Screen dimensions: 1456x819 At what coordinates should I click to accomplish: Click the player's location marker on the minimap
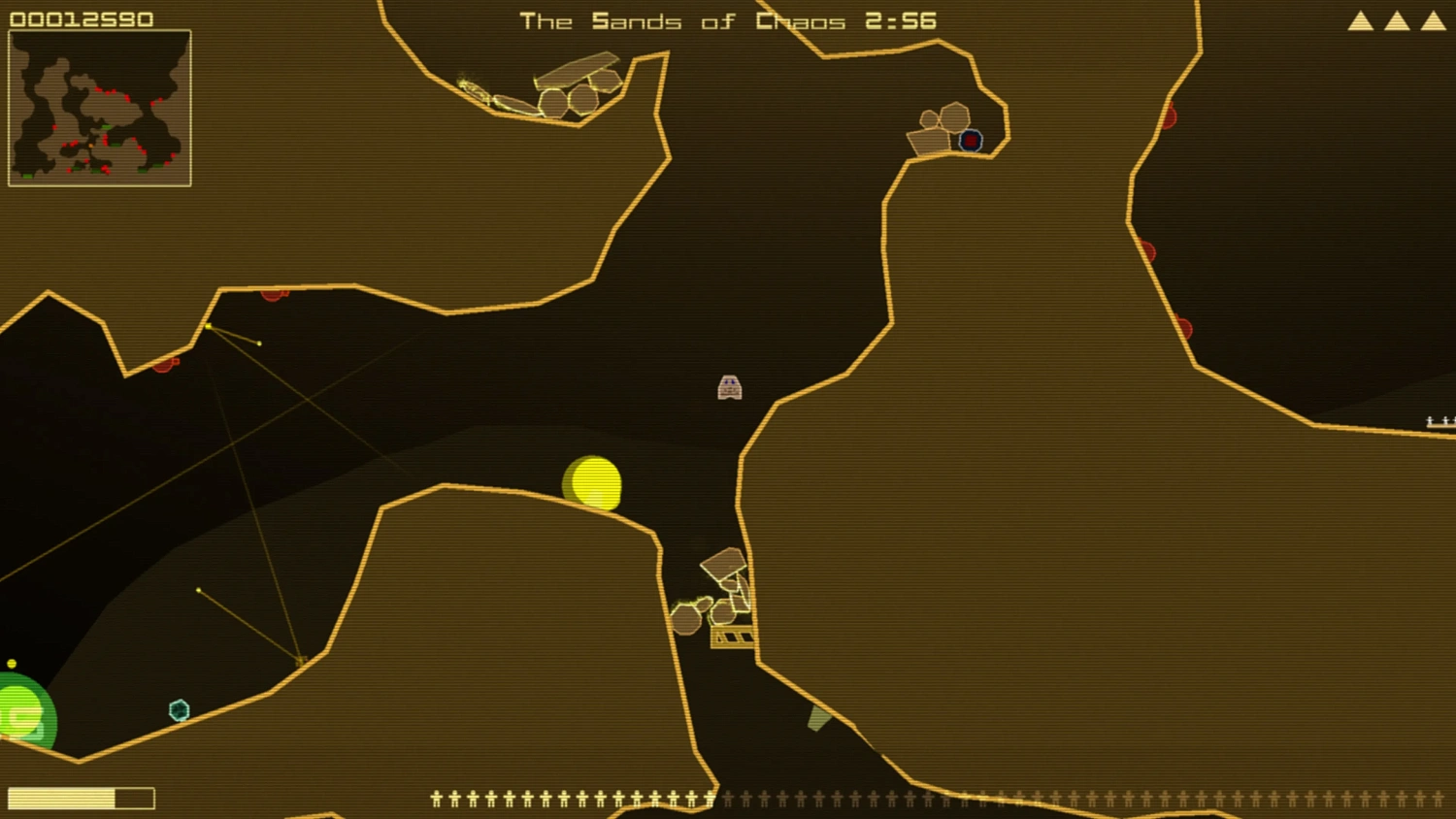(x=90, y=146)
